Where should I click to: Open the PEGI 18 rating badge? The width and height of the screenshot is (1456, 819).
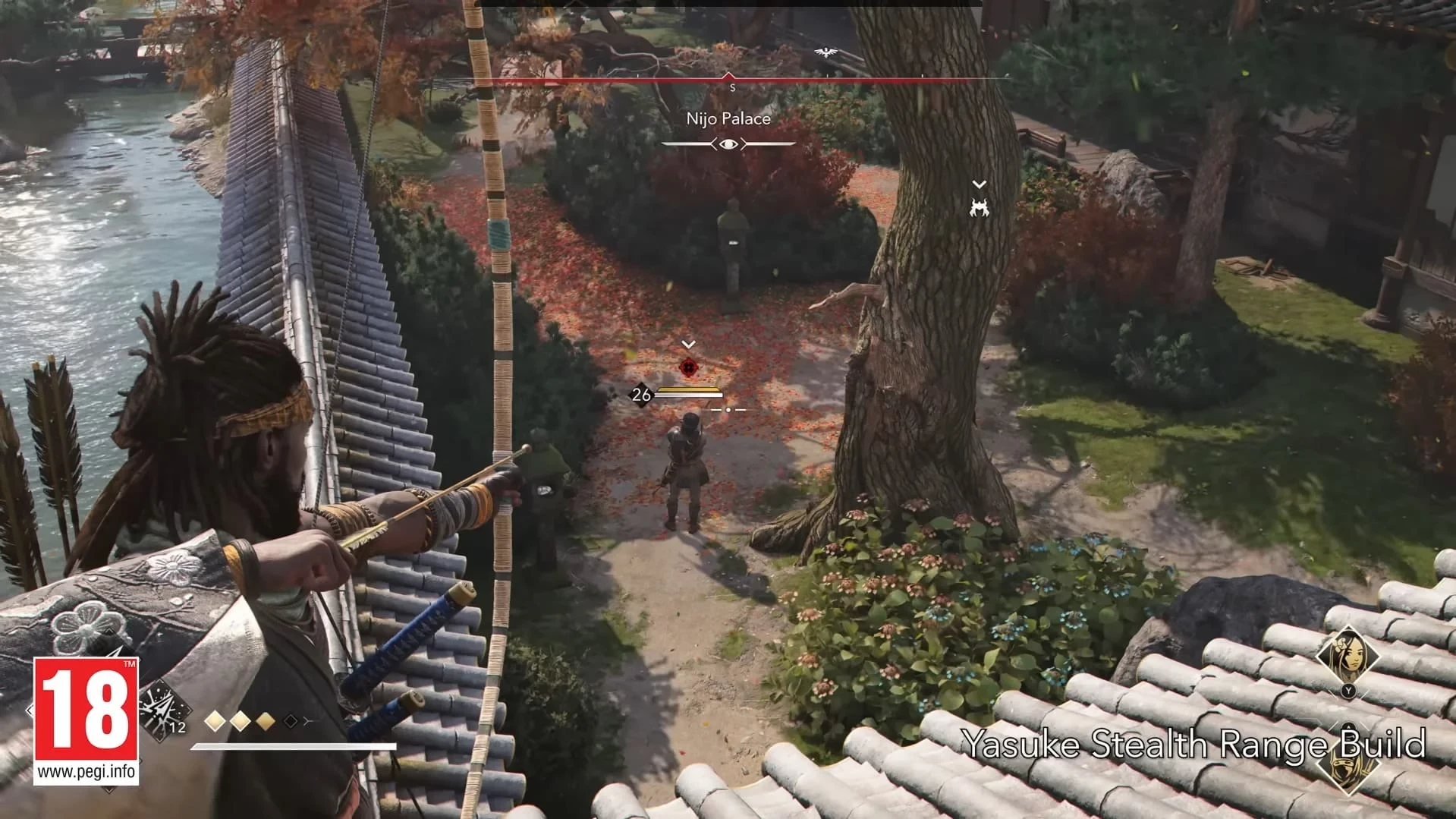pyautogui.click(x=86, y=720)
